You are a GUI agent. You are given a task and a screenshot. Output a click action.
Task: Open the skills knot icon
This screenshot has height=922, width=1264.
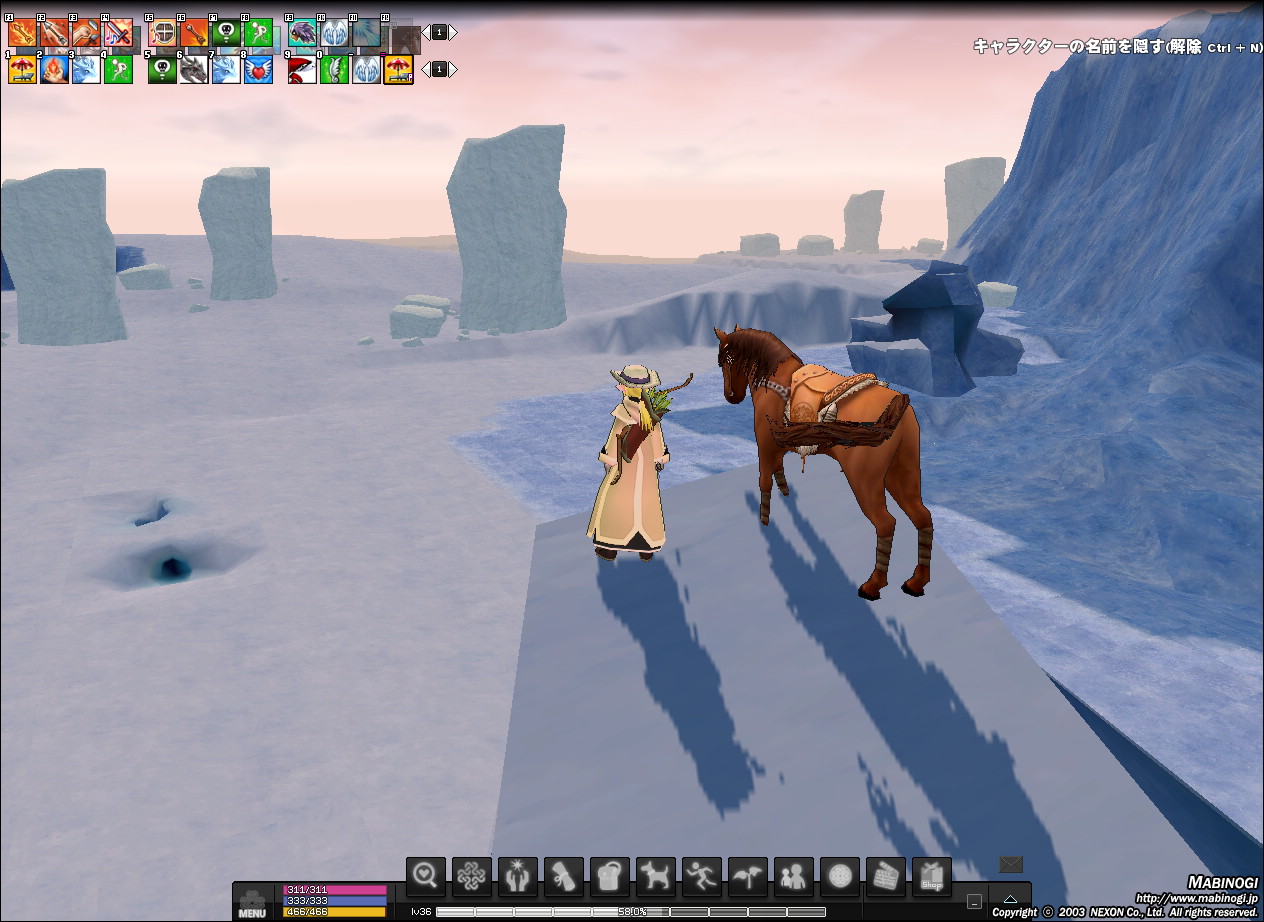click(x=471, y=877)
